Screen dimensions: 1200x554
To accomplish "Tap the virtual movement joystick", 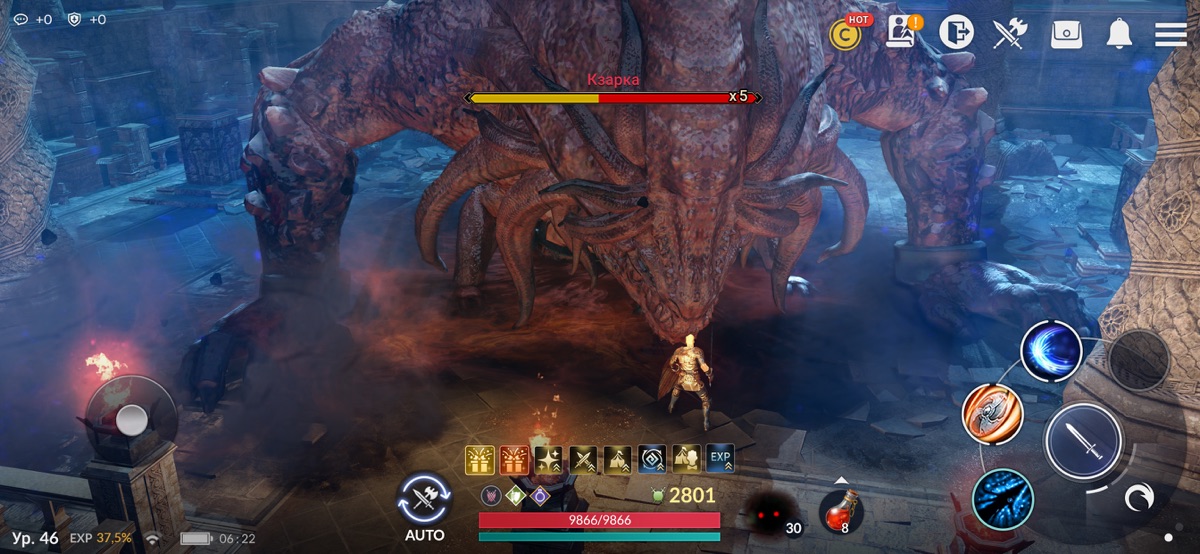I will [131, 420].
